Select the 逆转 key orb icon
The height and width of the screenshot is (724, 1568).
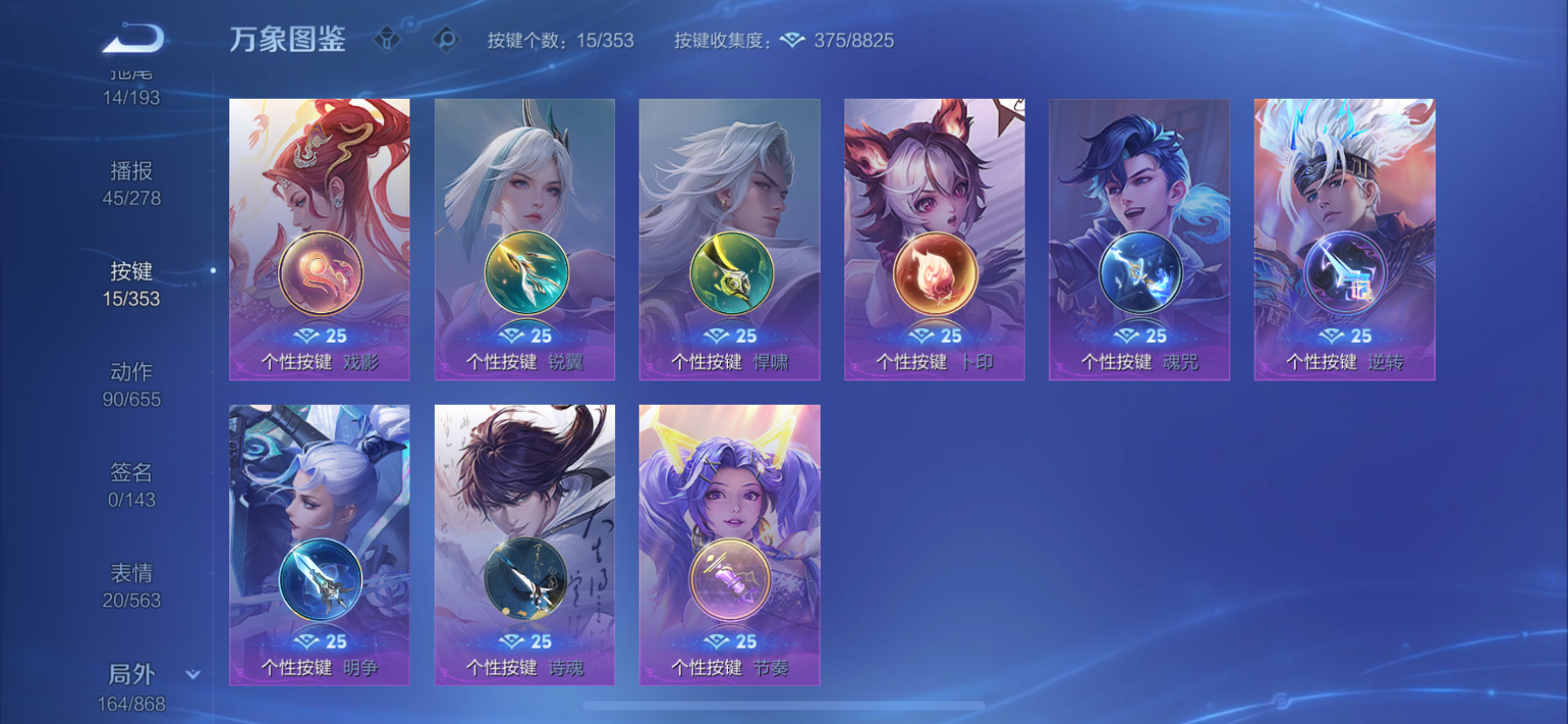coord(1344,272)
